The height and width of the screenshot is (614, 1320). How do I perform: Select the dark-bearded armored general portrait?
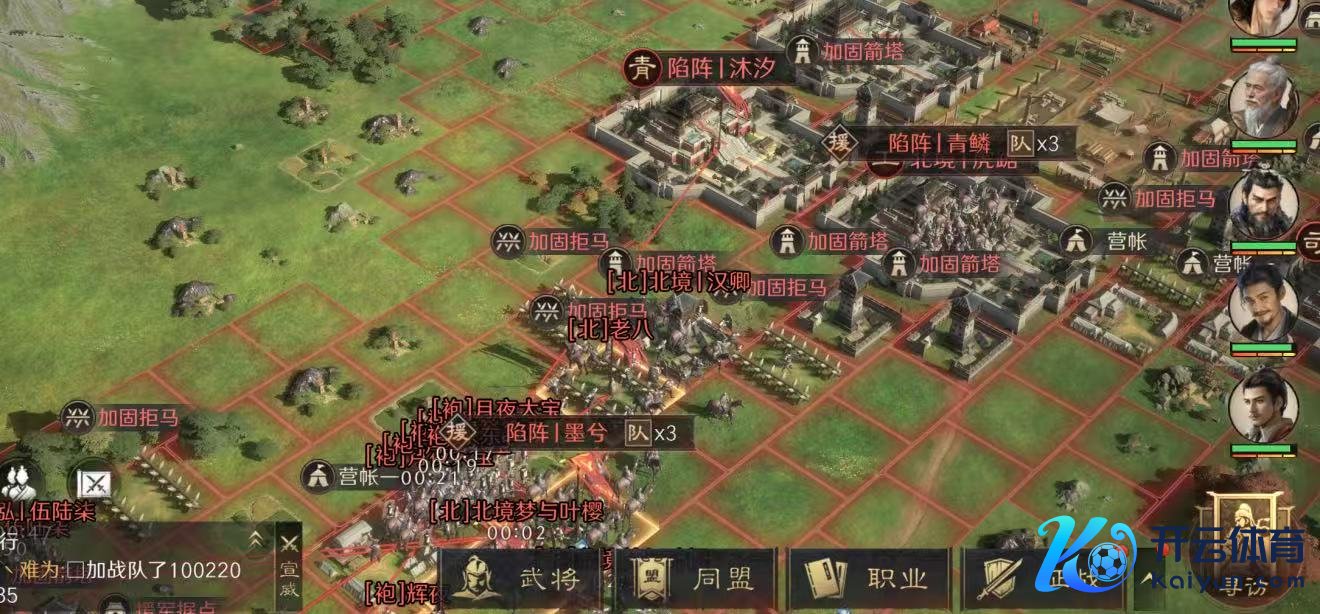click(x=1263, y=207)
